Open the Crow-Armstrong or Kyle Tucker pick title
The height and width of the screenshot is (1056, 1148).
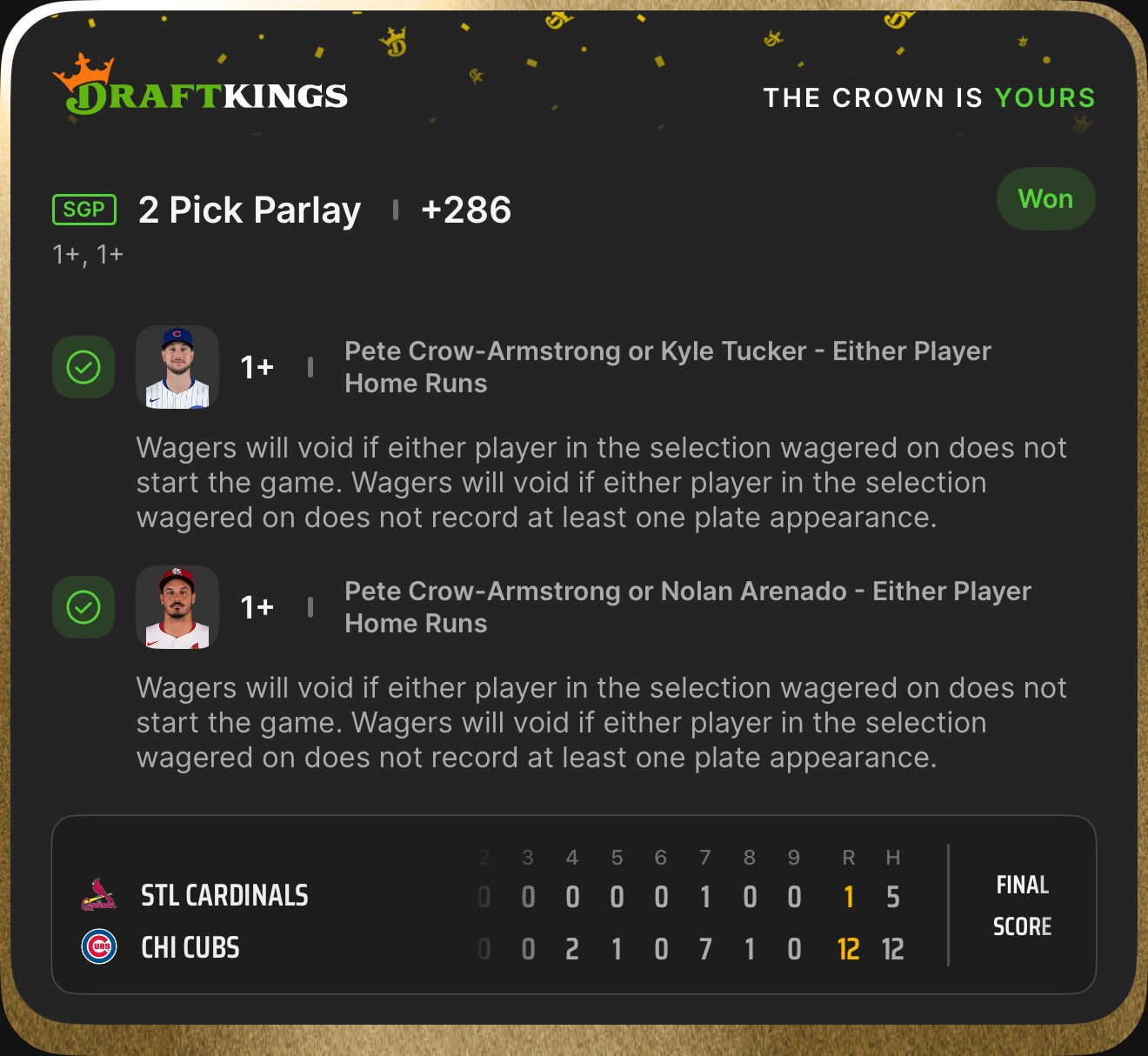coord(667,367)
